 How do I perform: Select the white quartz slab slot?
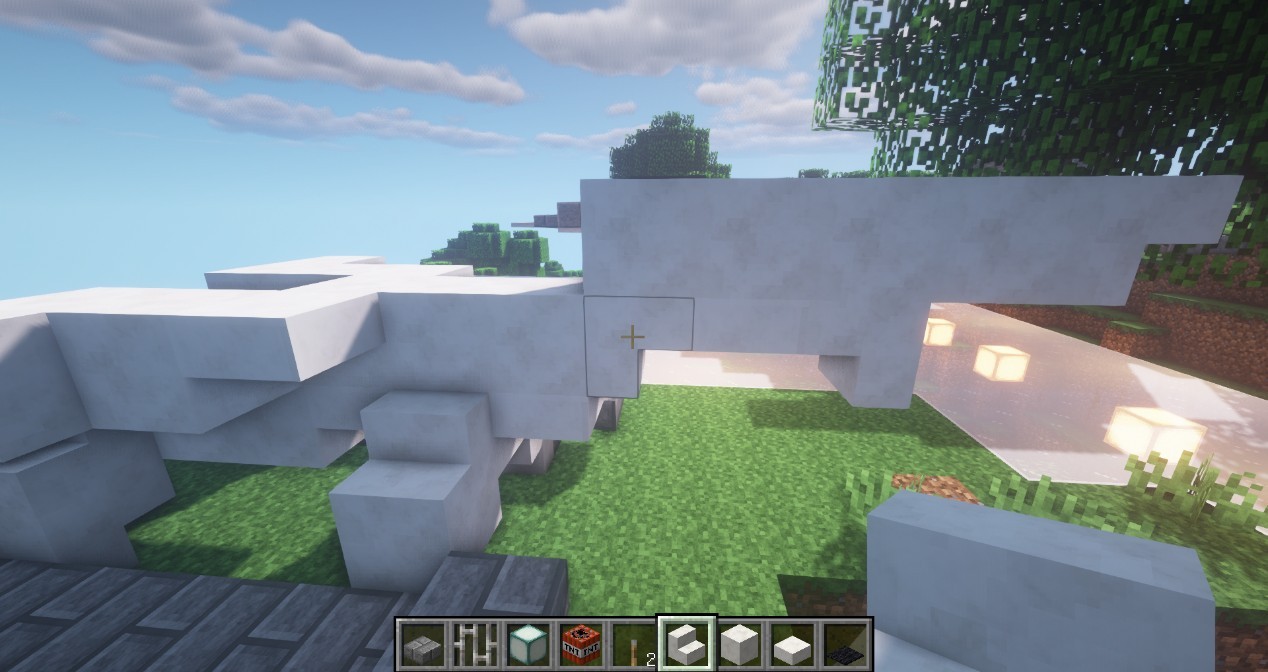tap(792, 643)
